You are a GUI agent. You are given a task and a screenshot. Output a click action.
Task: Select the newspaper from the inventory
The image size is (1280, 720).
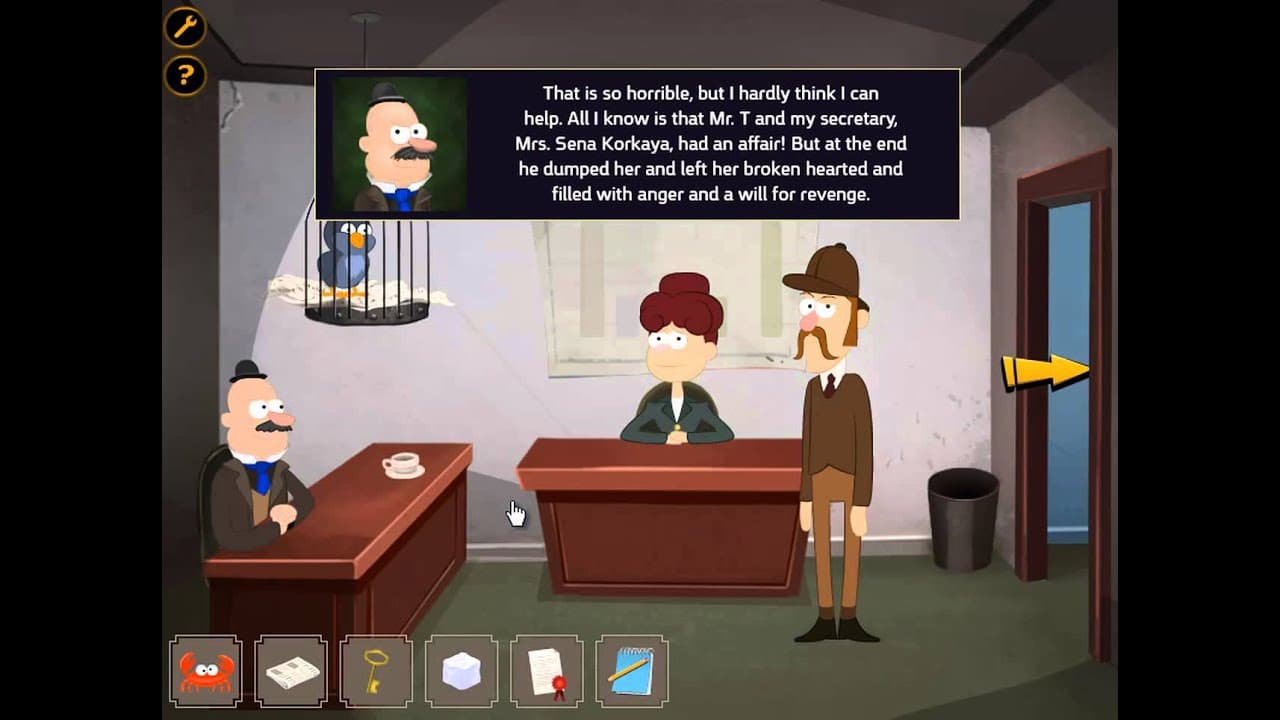pos(291,670)
